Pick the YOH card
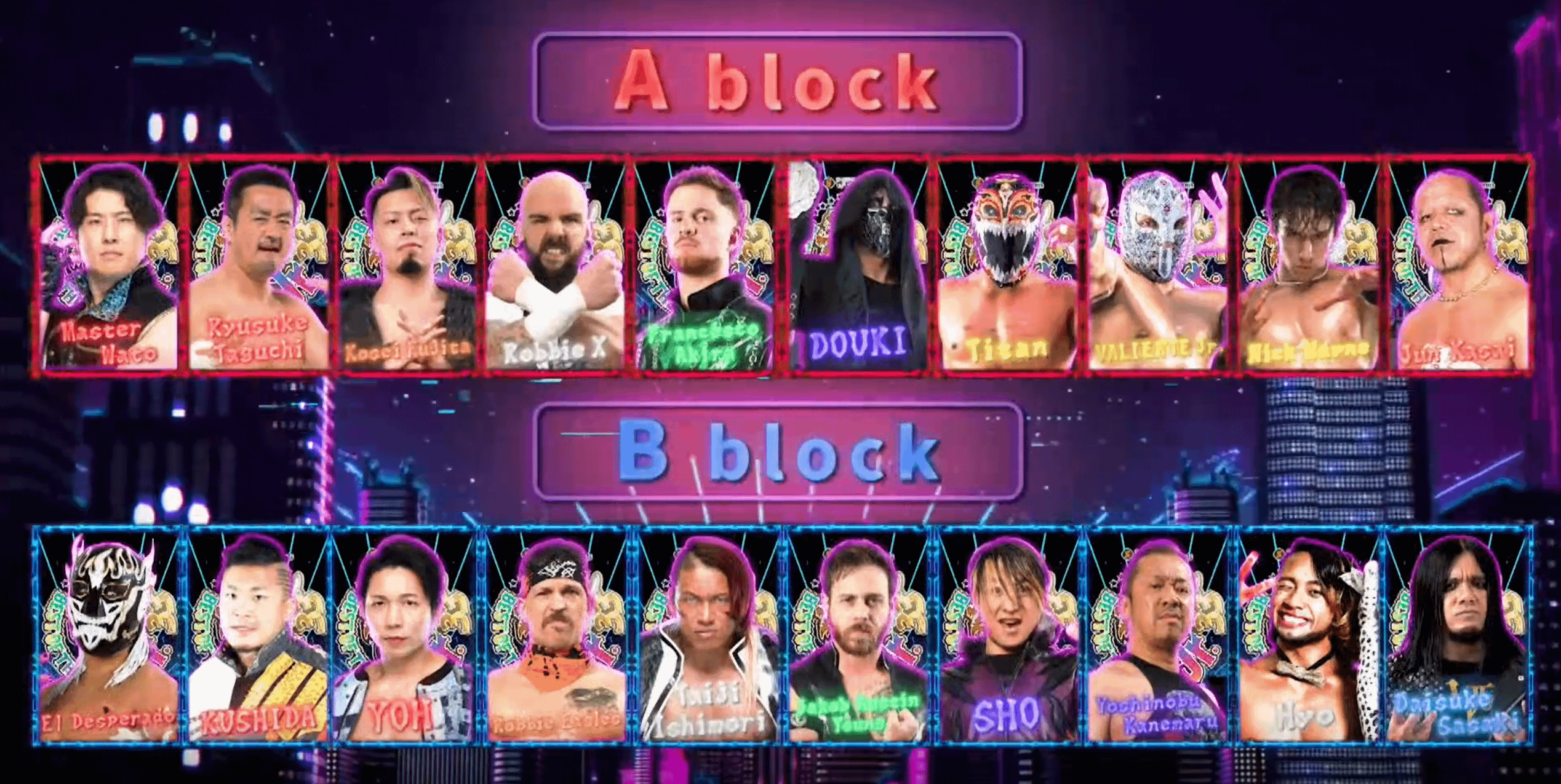Screen dimensions: 1561x784 [407, 636]
